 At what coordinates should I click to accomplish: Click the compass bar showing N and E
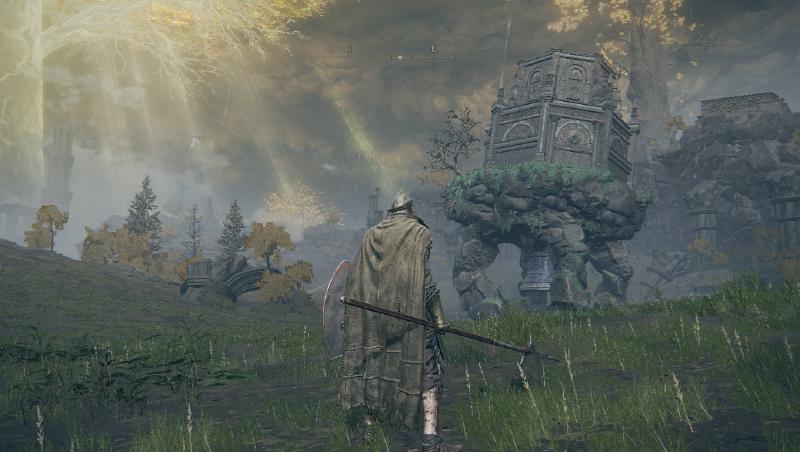[x=400, y=55]
